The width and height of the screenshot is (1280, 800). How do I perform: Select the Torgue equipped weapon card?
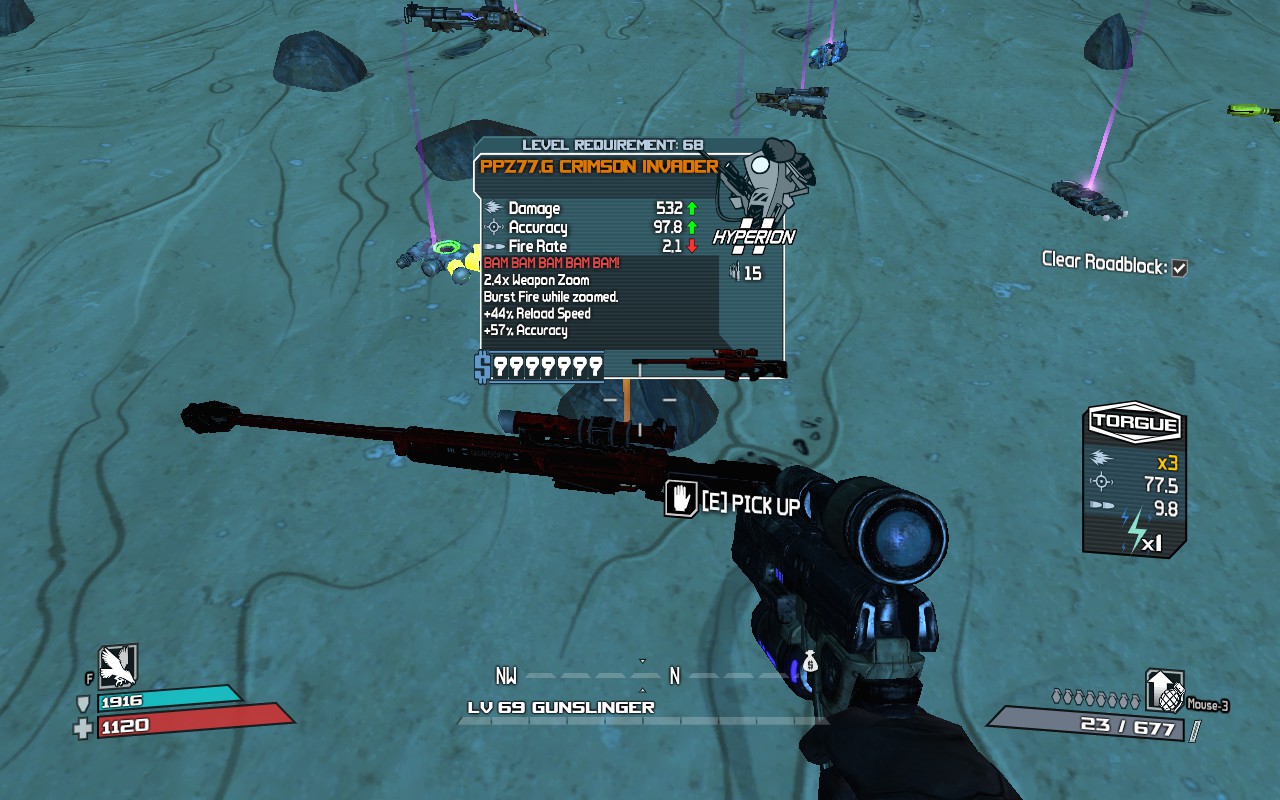[1135, 481]
